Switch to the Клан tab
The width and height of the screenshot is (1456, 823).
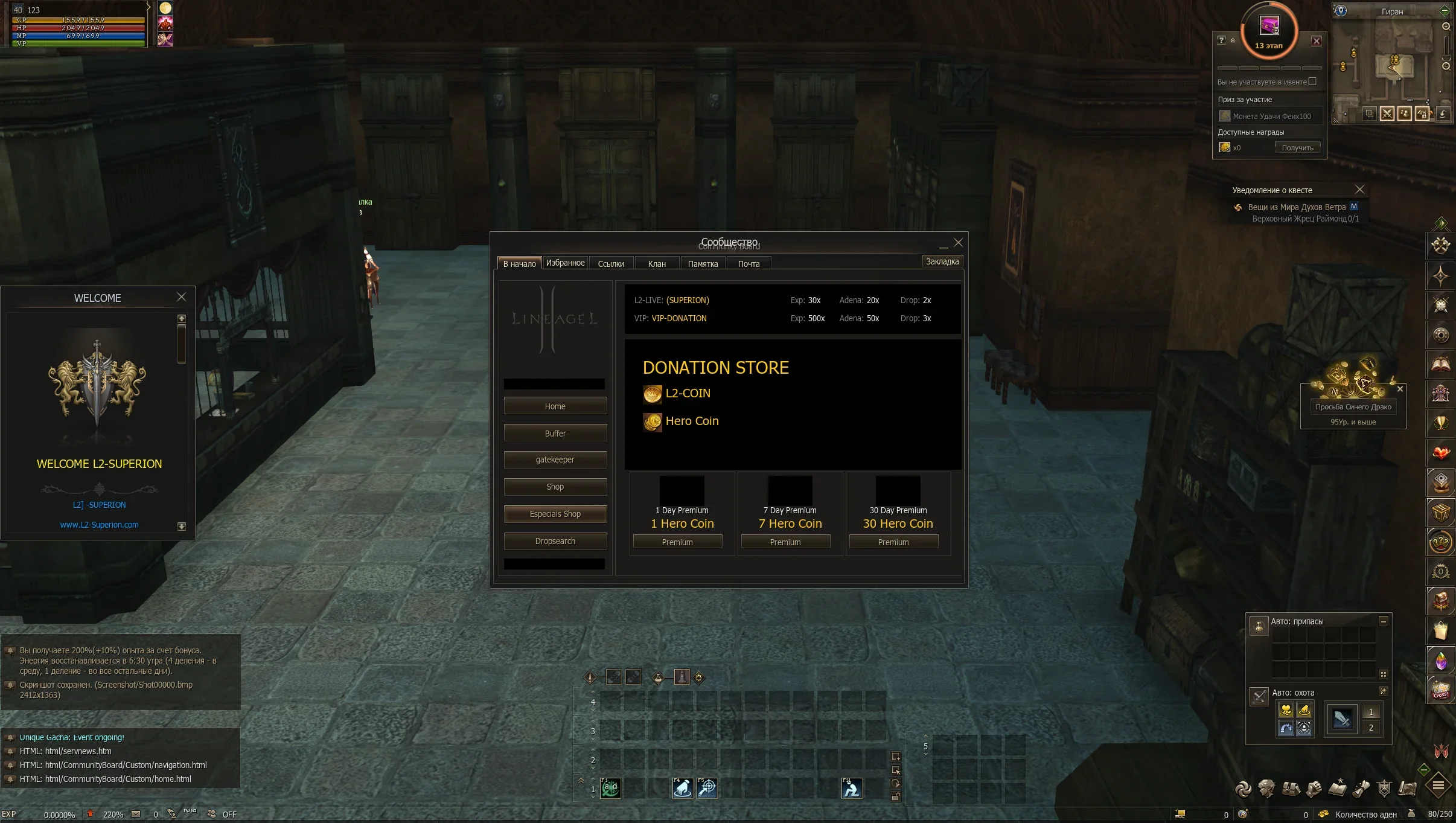coord(657,264)
